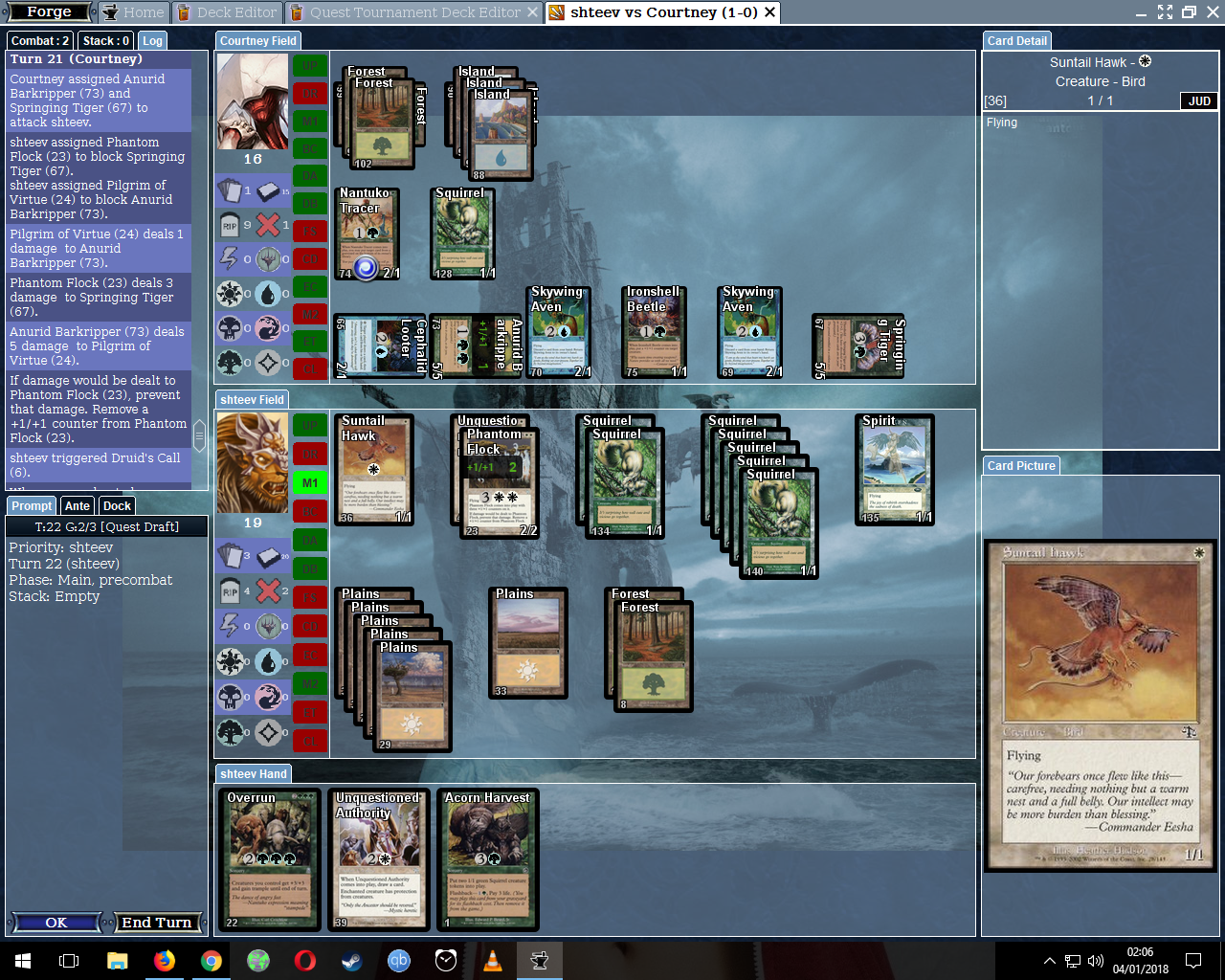
Task: Click the OK button
Action: click(56, 923)
